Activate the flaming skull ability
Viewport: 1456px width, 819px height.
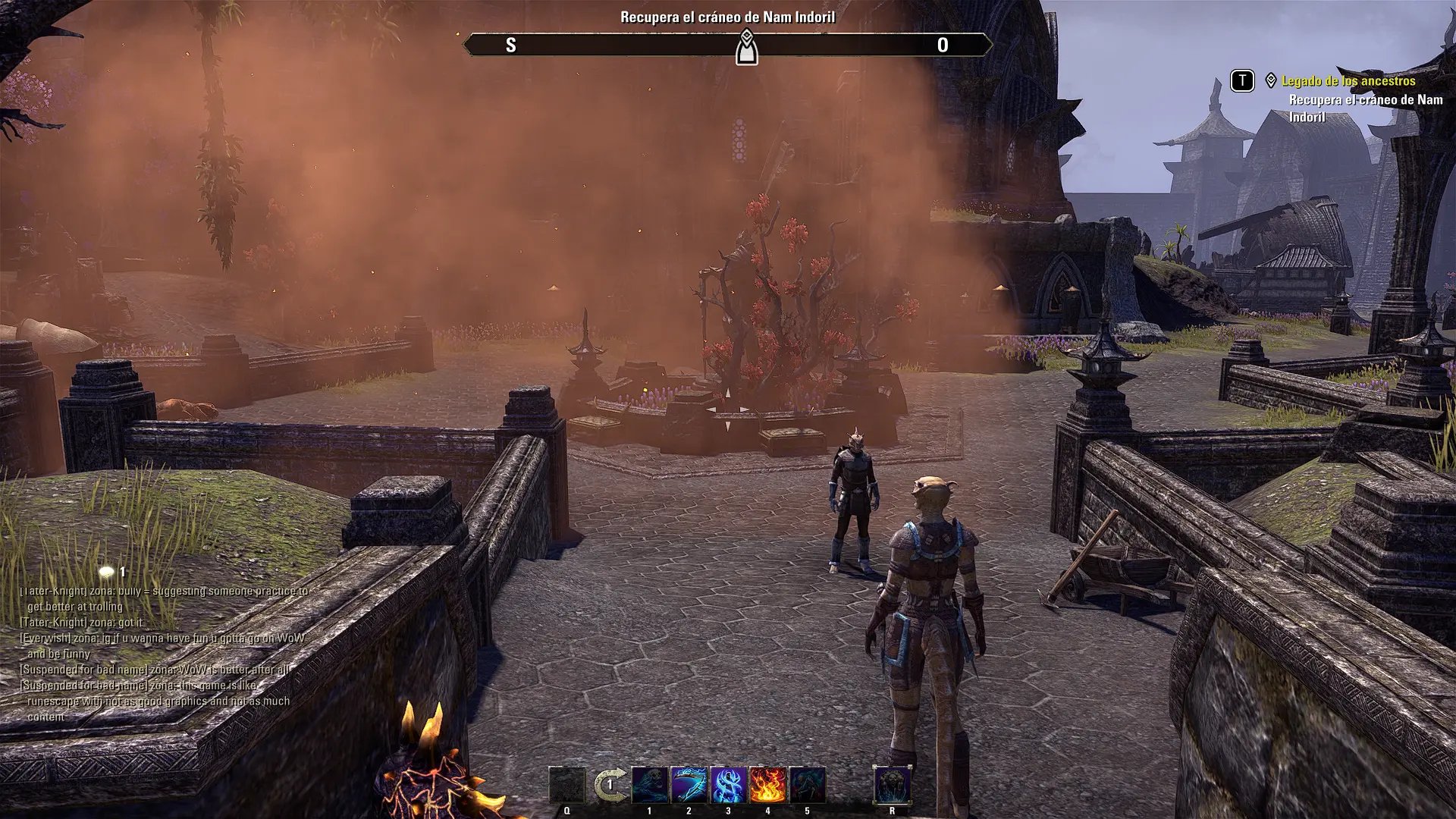pos(650,785)
